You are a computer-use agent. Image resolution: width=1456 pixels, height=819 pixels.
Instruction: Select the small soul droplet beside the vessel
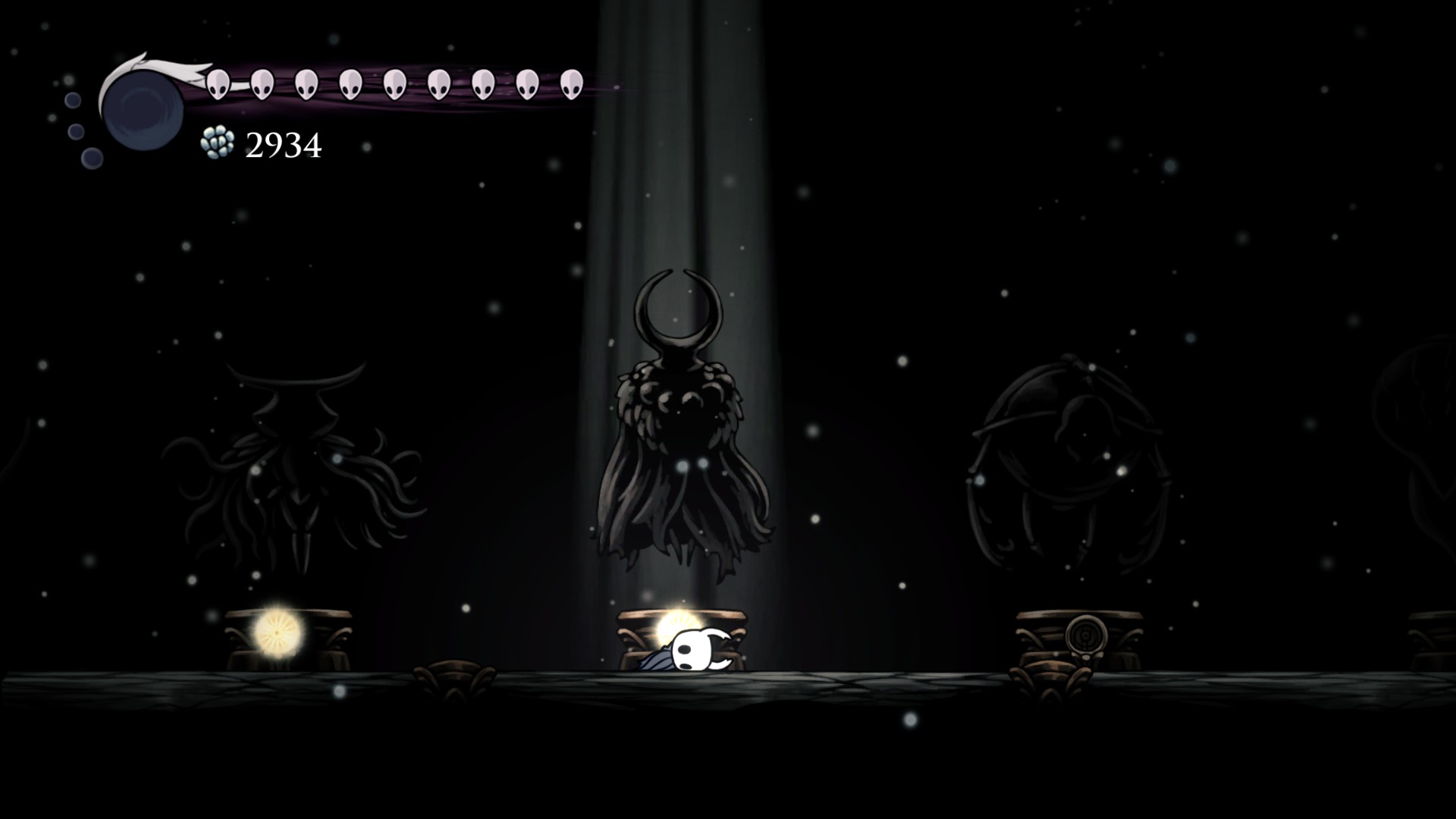pos(74,99)
